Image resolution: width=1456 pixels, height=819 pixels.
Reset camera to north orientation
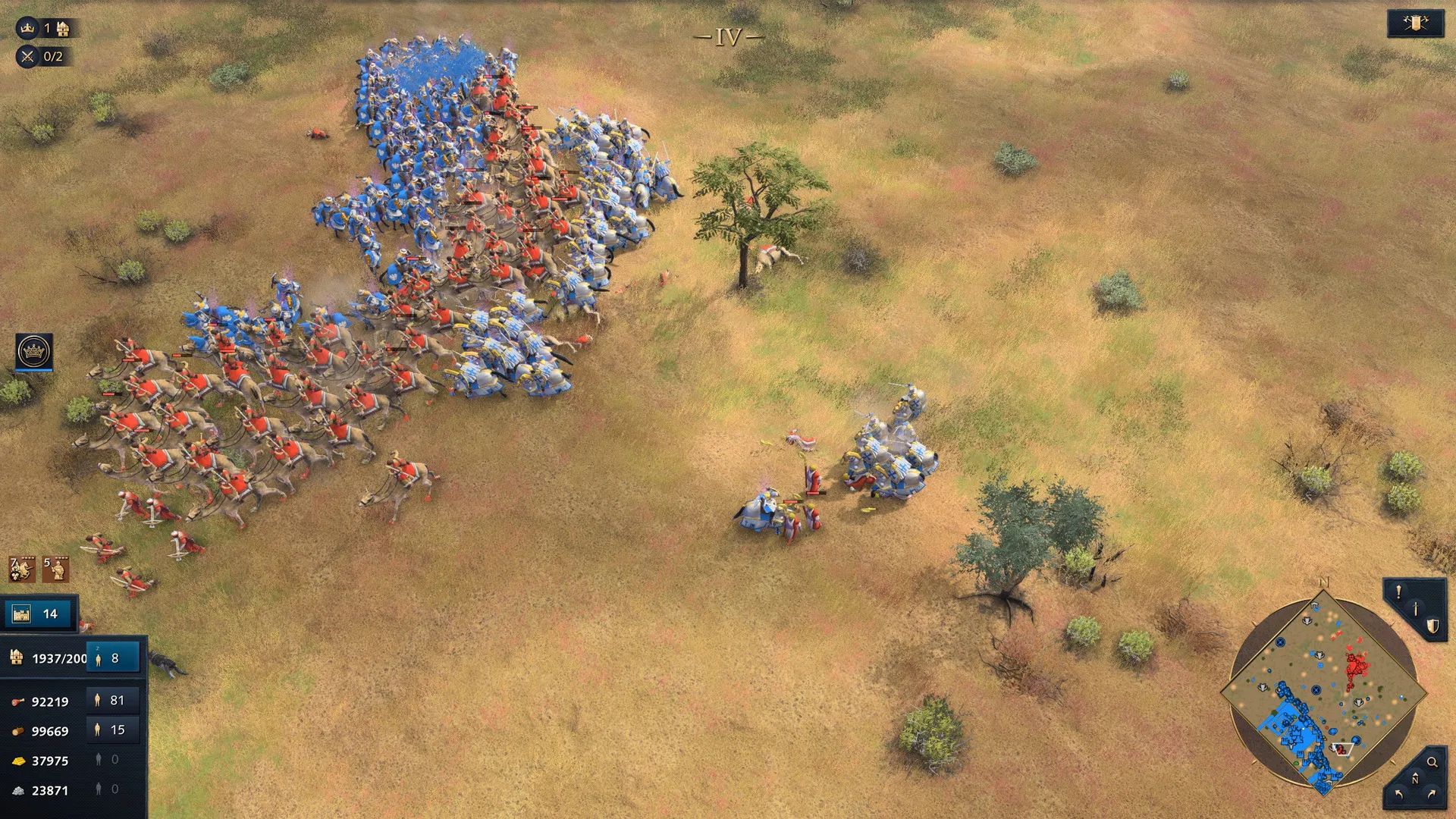(x=1414, y=779)
